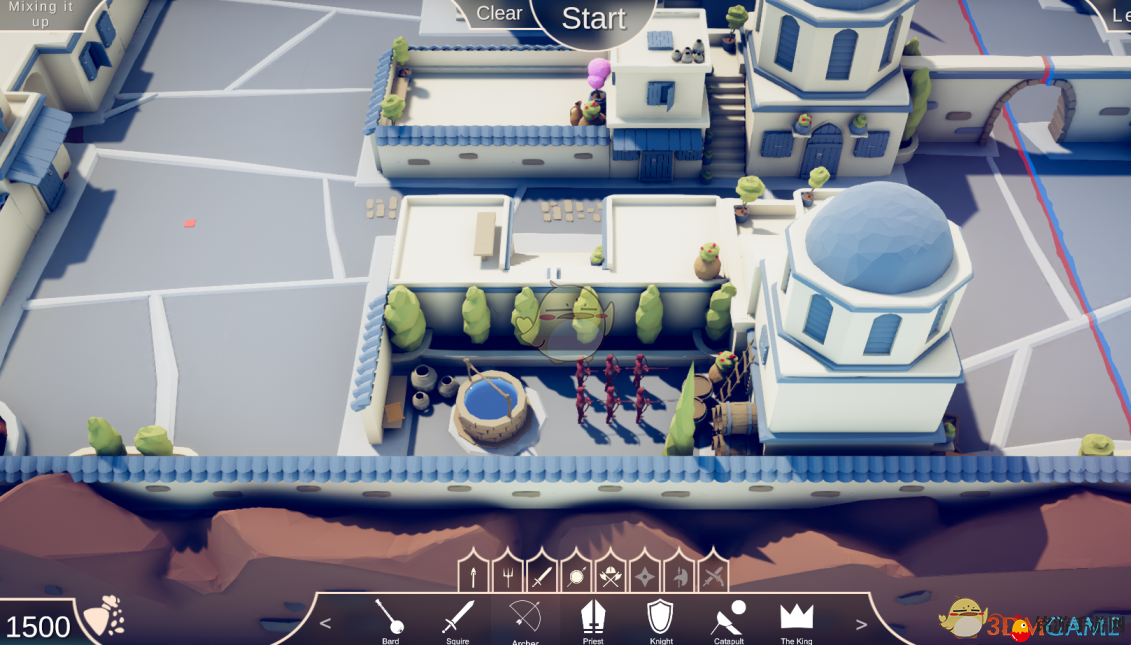1131x645 pixels.
Task: Show previous units with left arrow
Action: [325, 624]
